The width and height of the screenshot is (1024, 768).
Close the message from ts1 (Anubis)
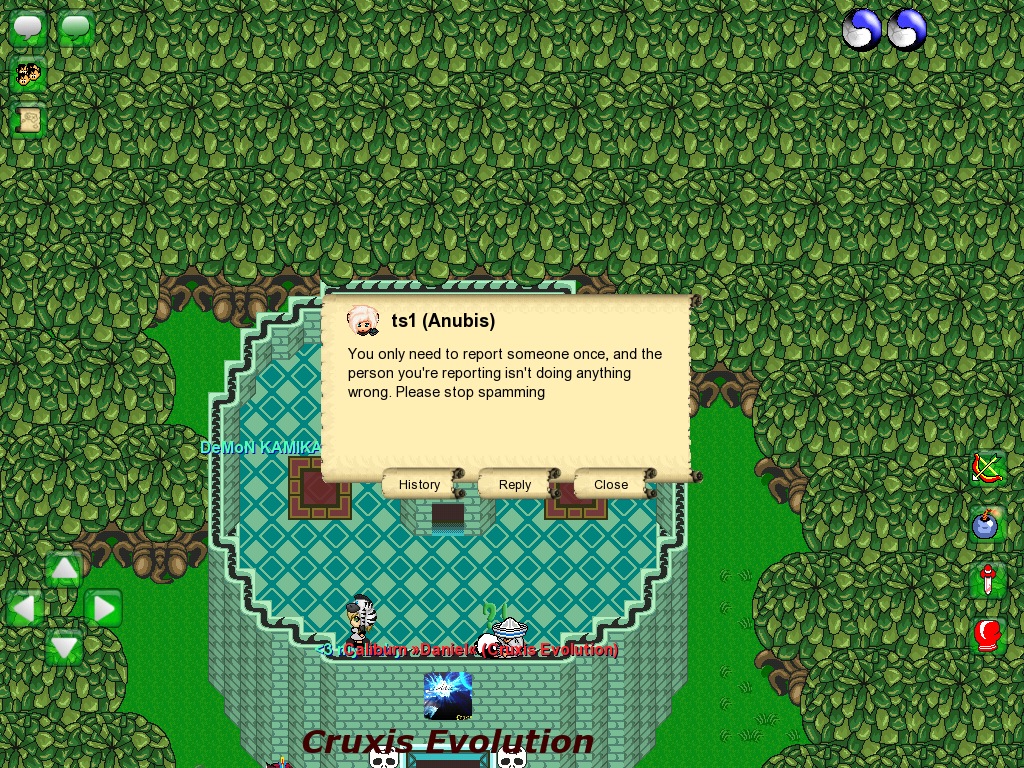coord(611,484)
